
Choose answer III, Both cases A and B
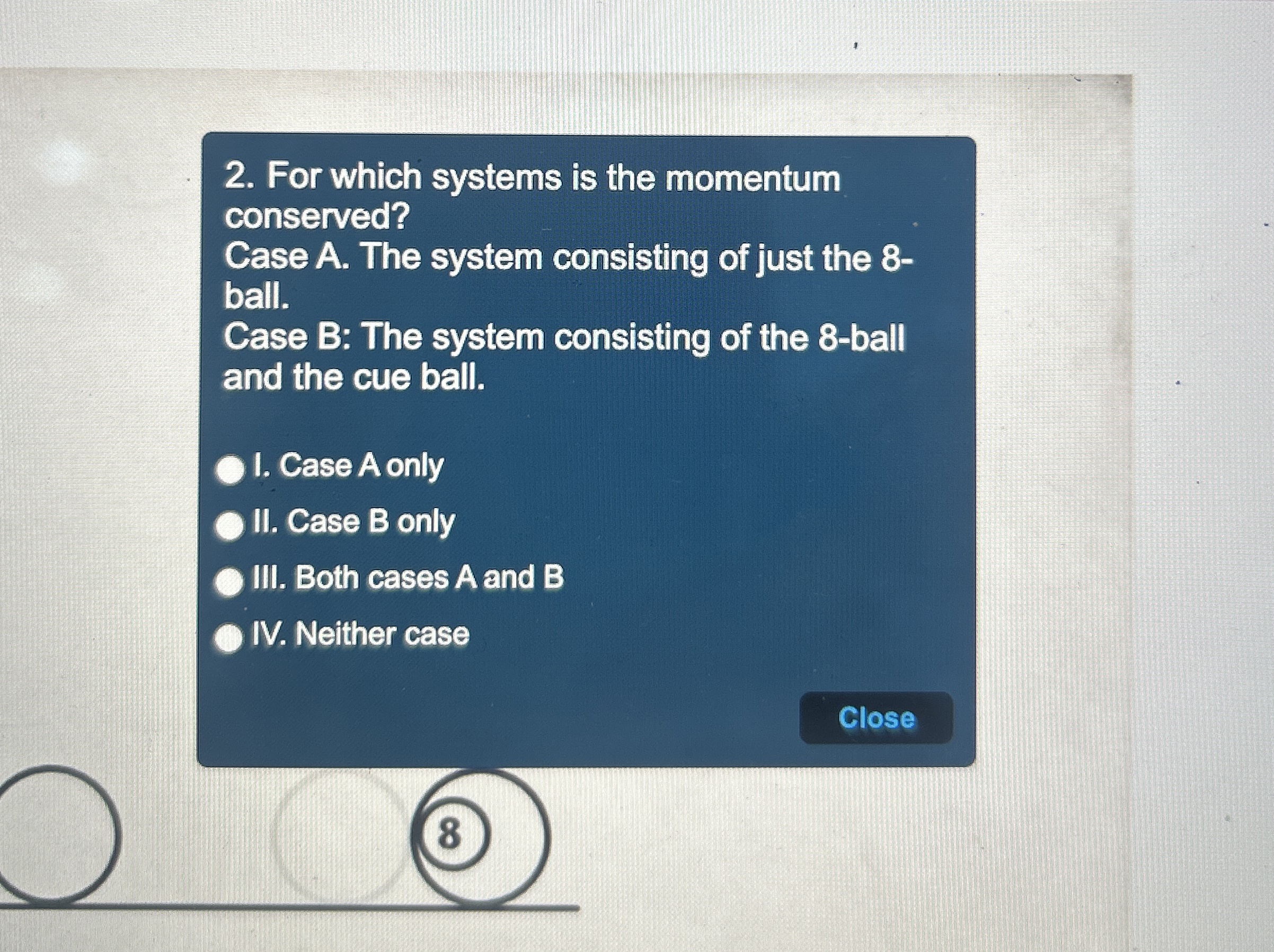coord(230,581)
